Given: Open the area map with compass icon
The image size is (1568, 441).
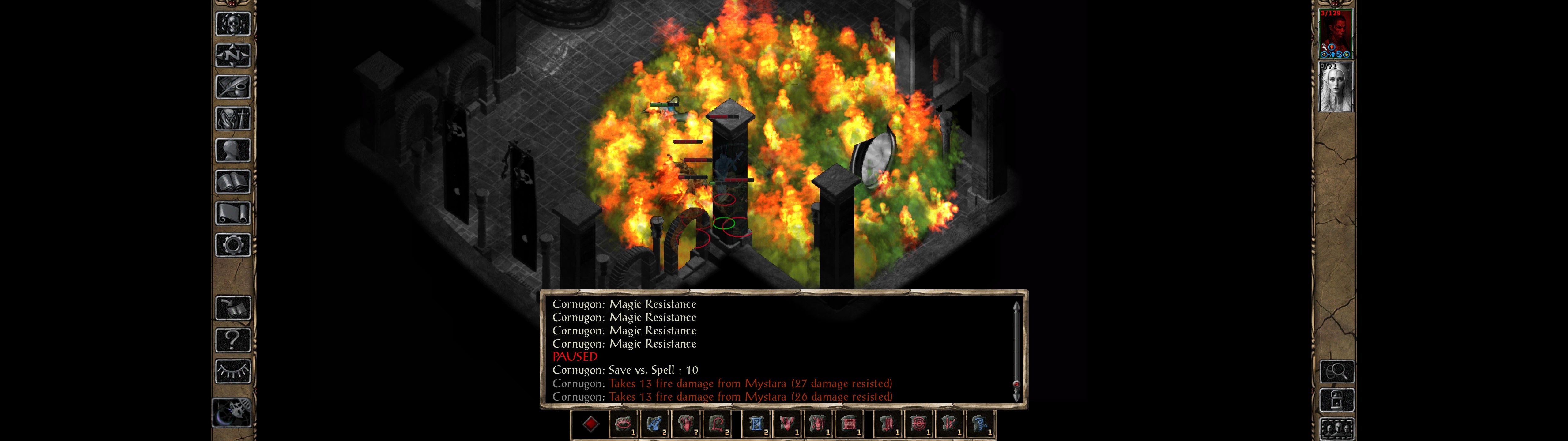Looking at the screenshot, I should [x=232, y=56].
